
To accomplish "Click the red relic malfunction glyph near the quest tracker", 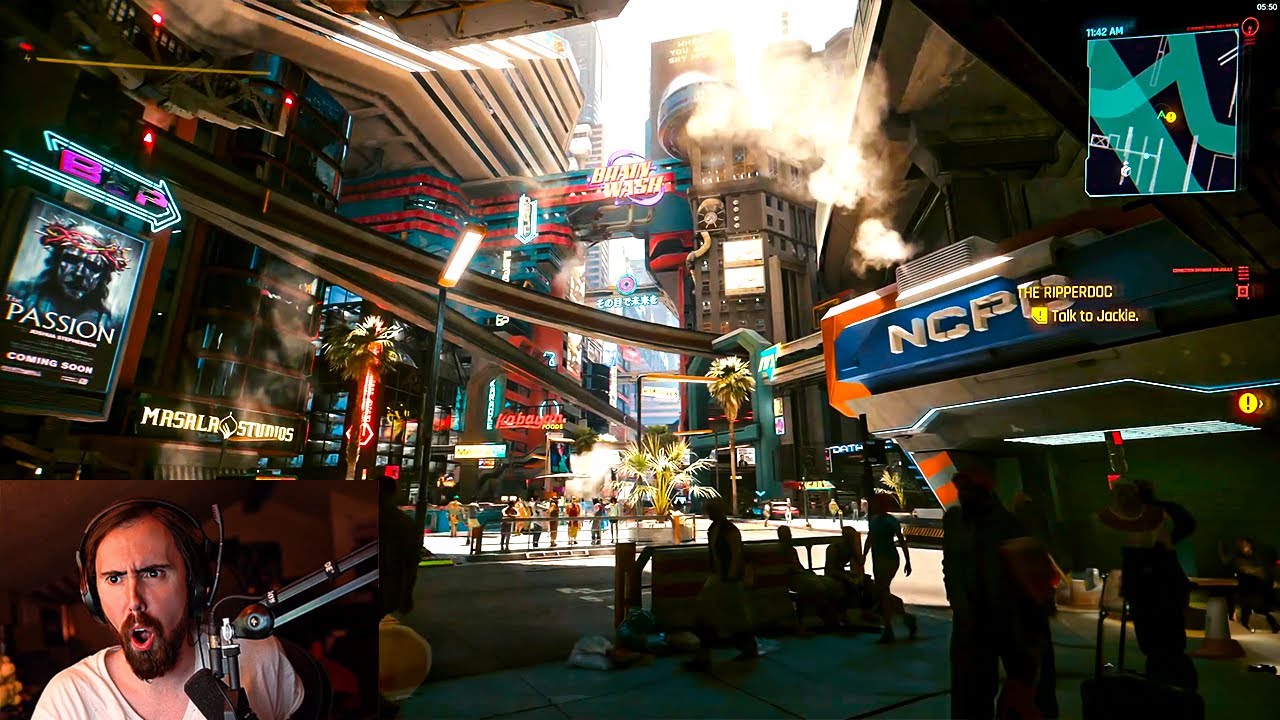I will point(1243,291).
